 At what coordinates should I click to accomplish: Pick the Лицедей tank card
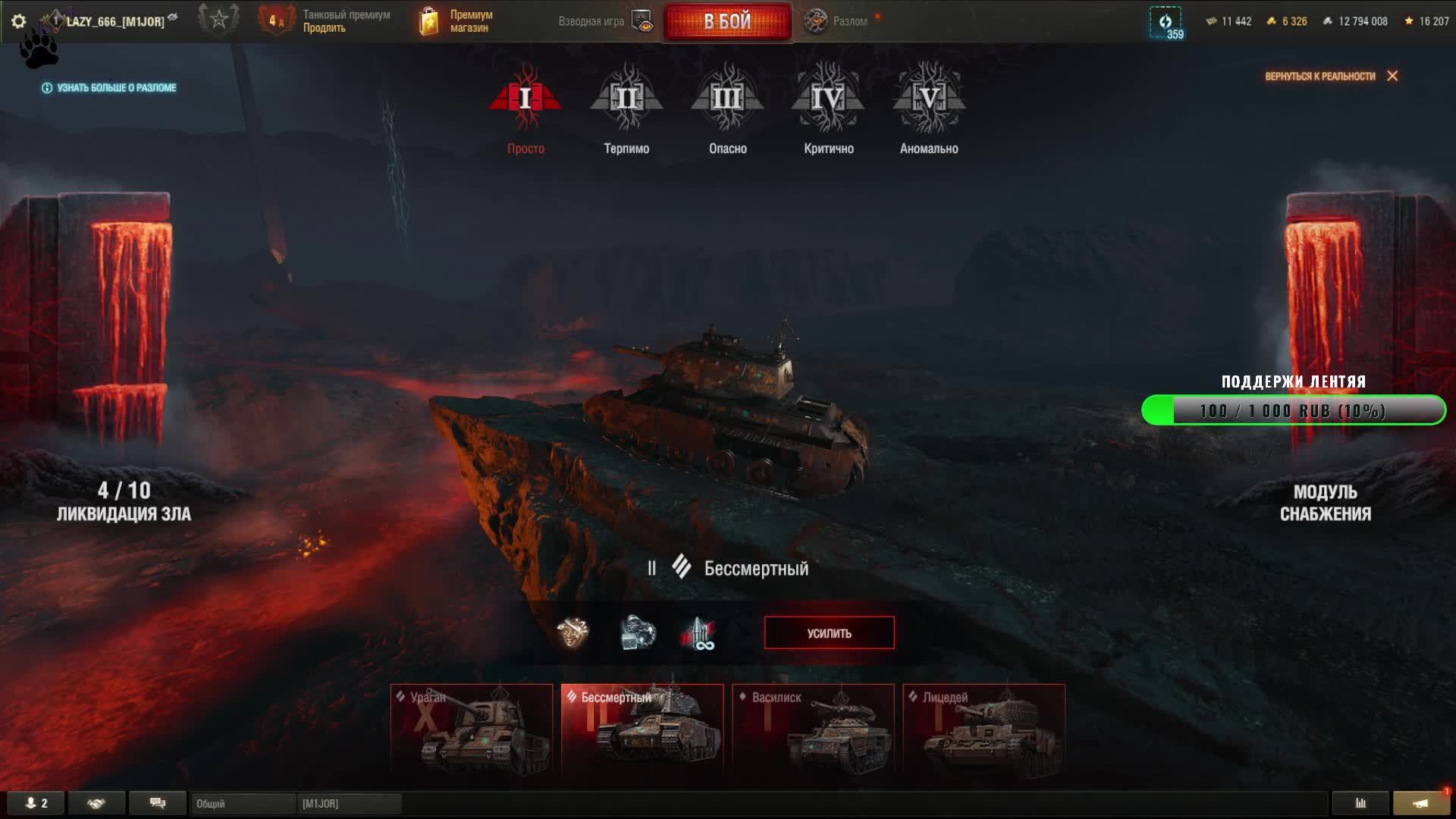click(x=984, y=730)
